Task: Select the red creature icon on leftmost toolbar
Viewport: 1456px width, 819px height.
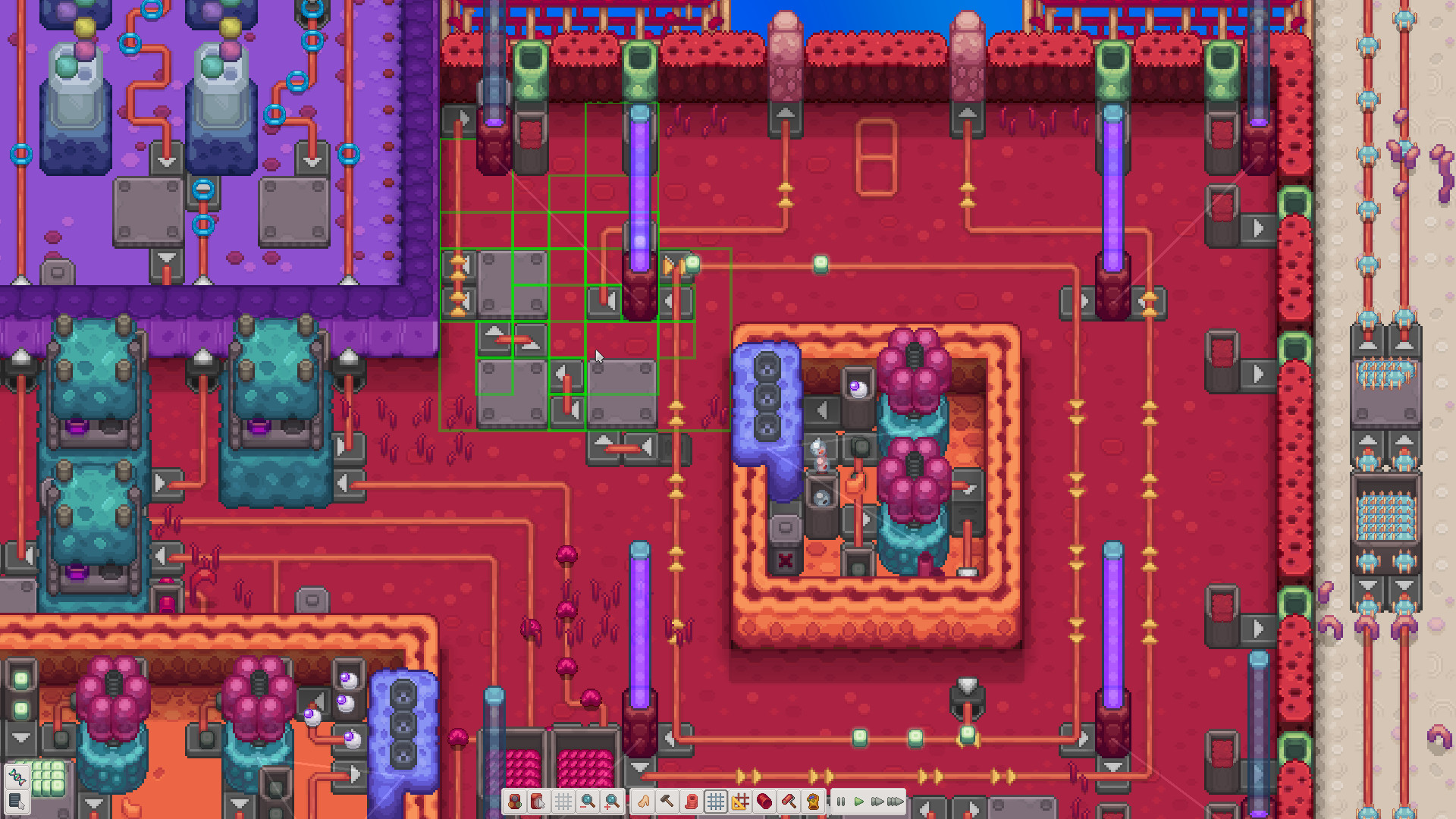Action: tap(515, 800)
